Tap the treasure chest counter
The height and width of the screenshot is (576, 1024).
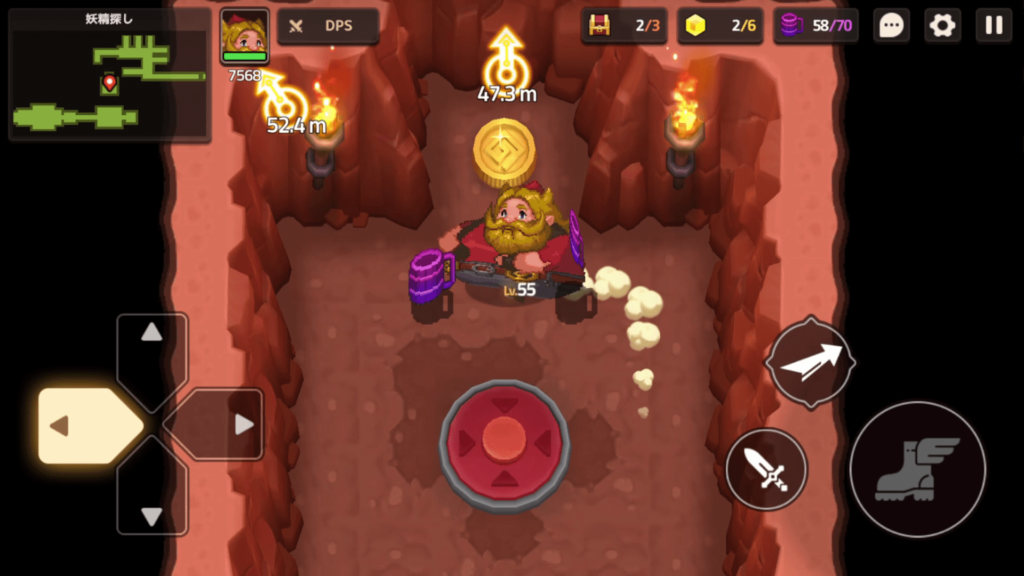(x=624, y=26)
